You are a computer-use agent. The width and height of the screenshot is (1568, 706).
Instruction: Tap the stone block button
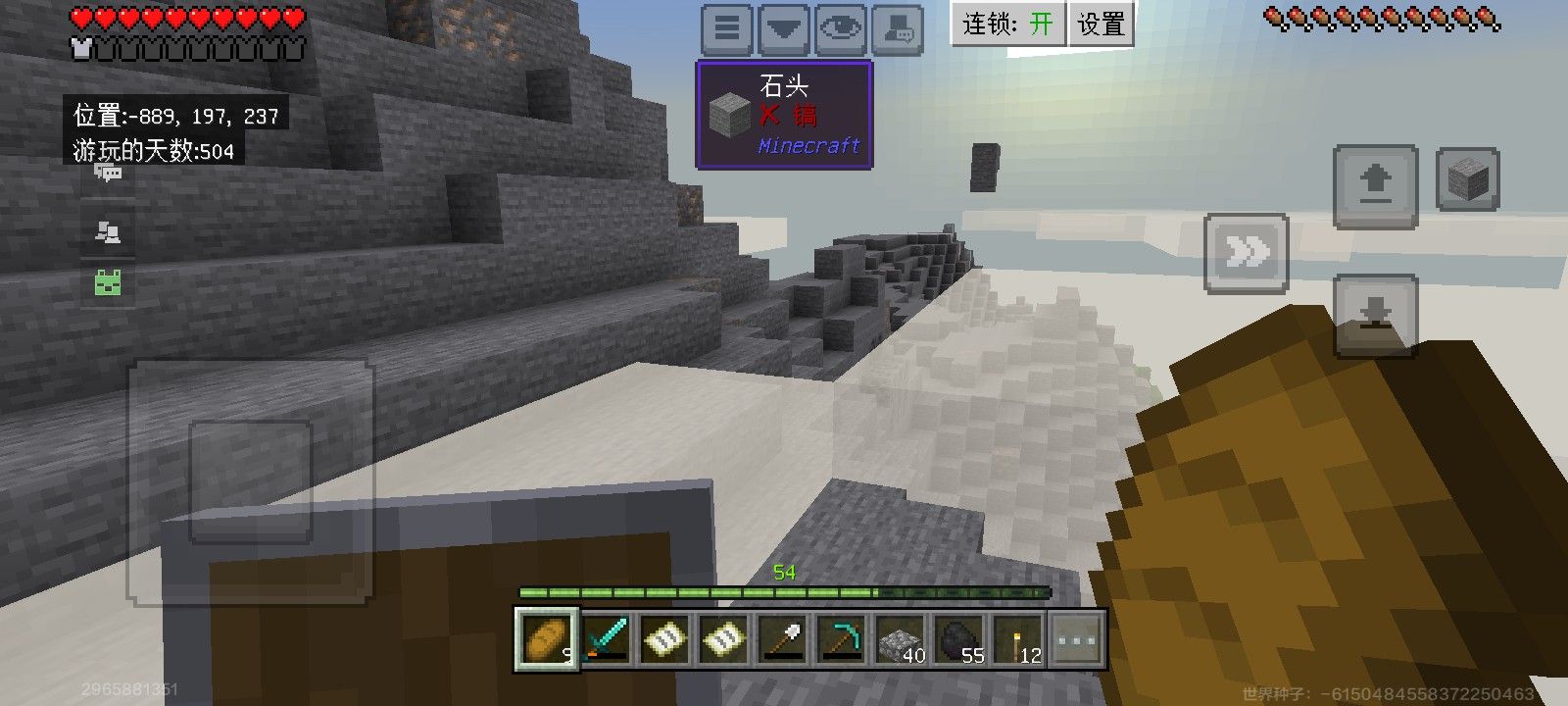click(x=1467, y=179)
